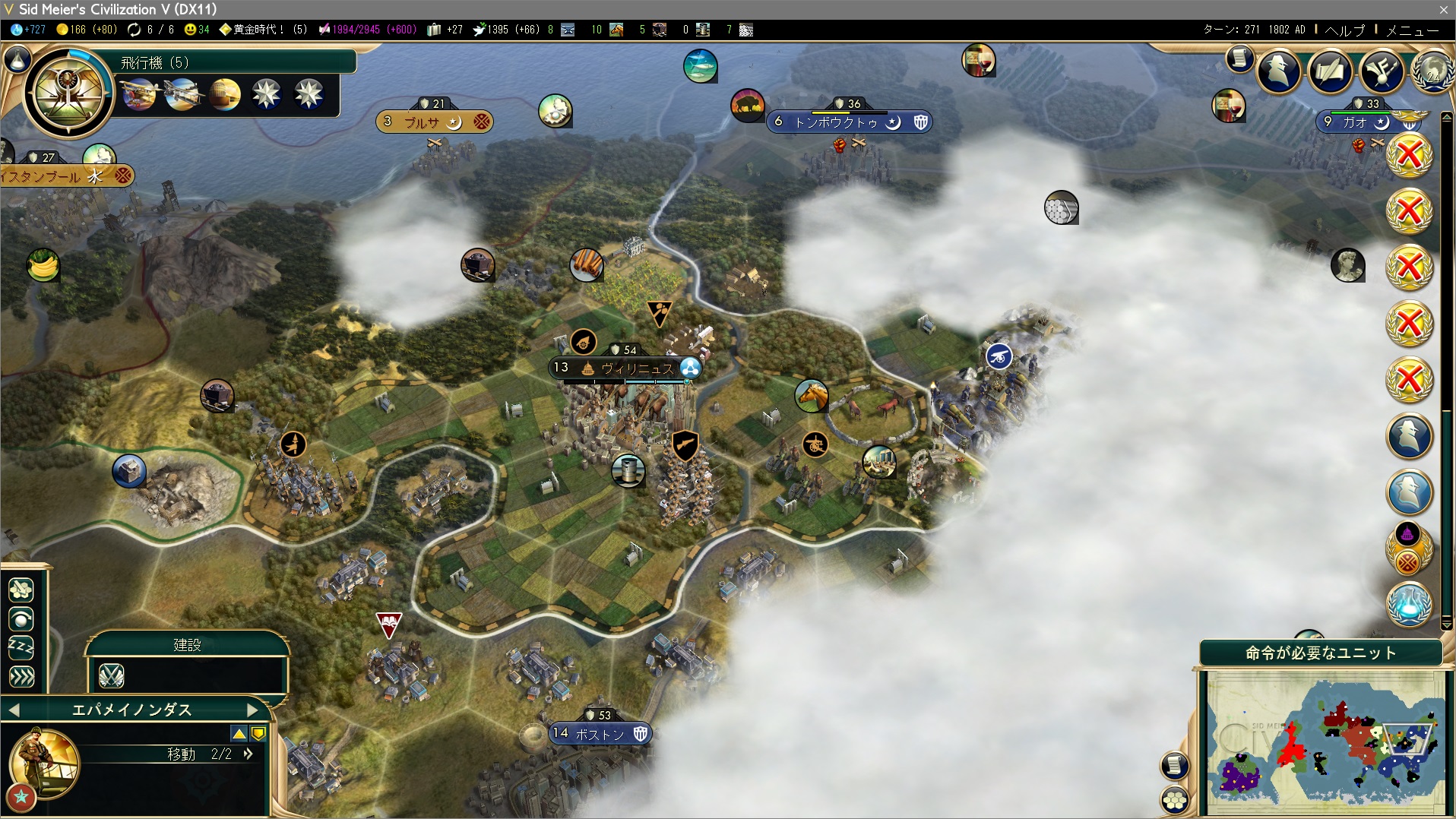Open the espionage overview spy button
Image resolution: width=1456 pixels, height=819 pixels.
click(x=1278, y=72)
